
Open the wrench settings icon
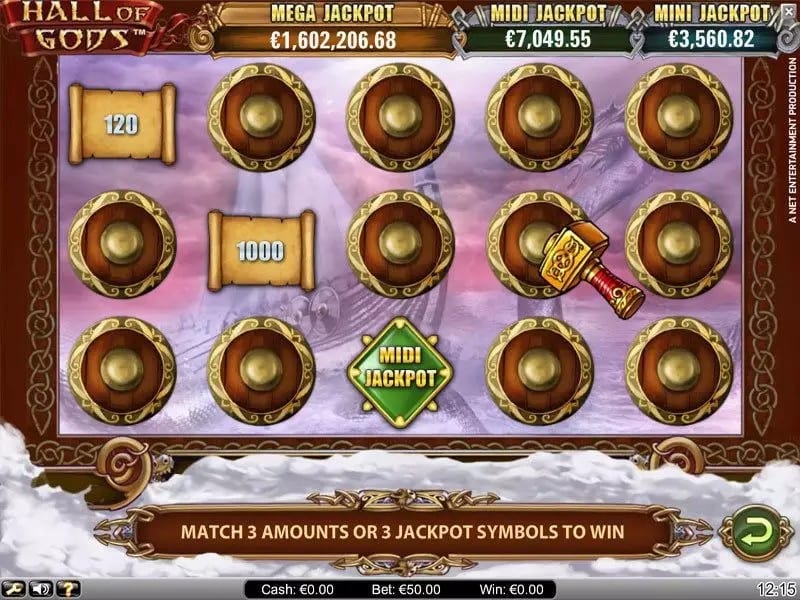click(x=12, y=590)
